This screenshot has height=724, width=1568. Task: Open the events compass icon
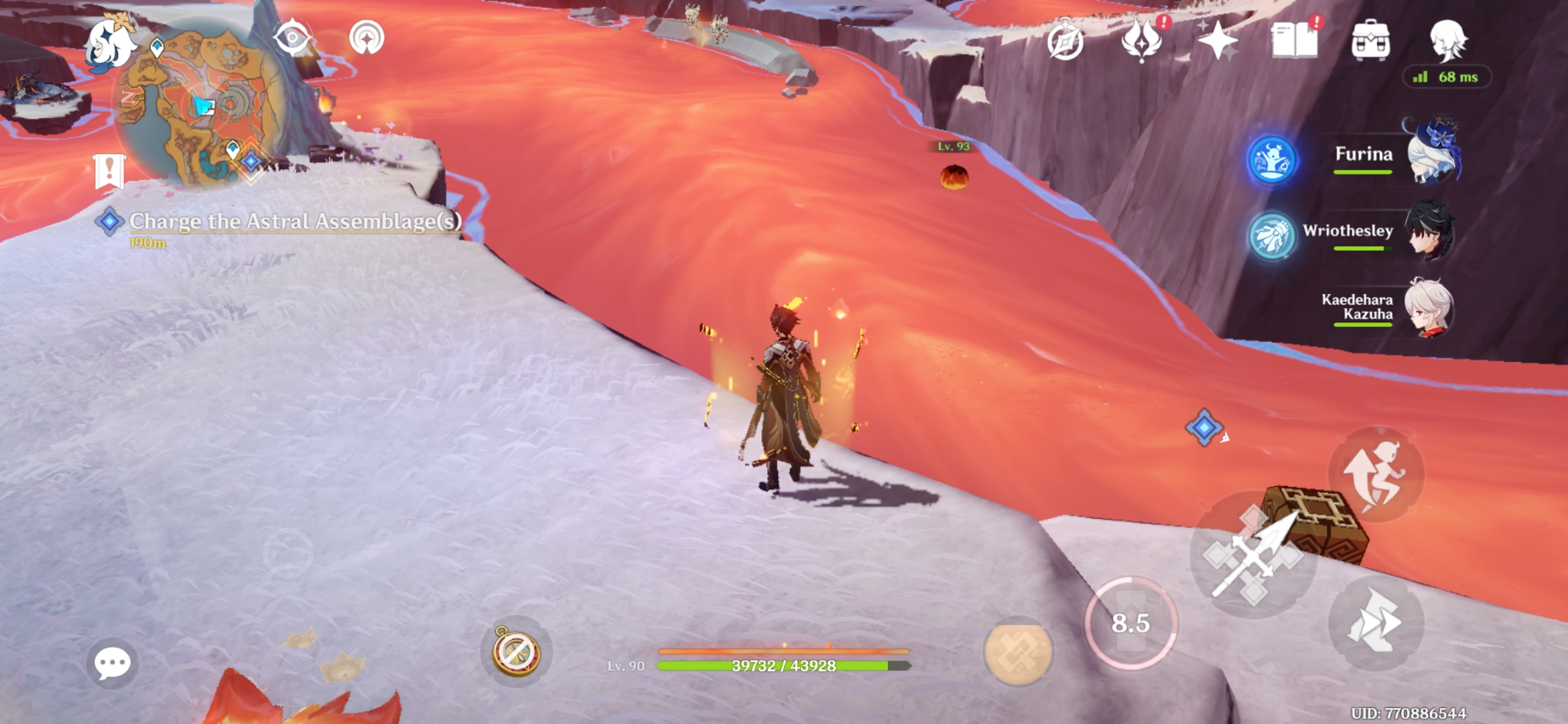1065,42
